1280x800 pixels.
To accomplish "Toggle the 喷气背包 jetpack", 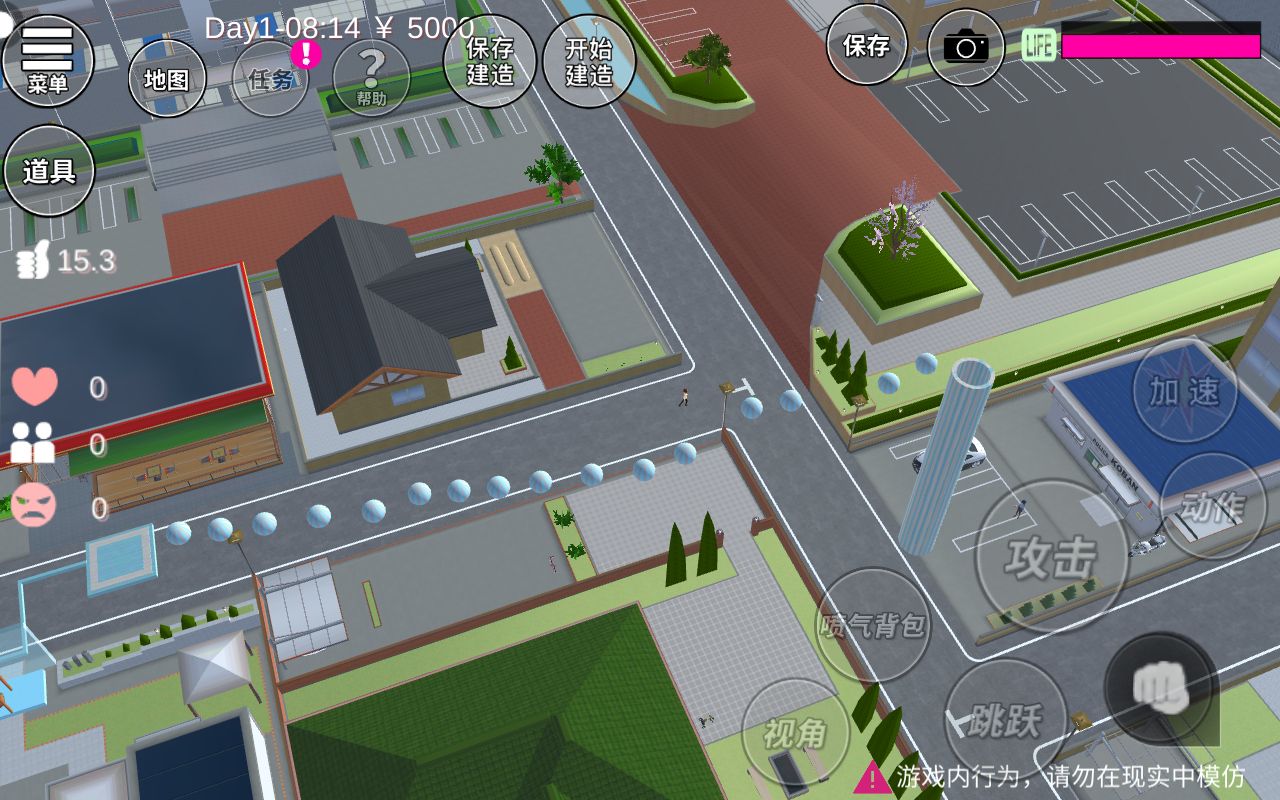I will point(873,626).
